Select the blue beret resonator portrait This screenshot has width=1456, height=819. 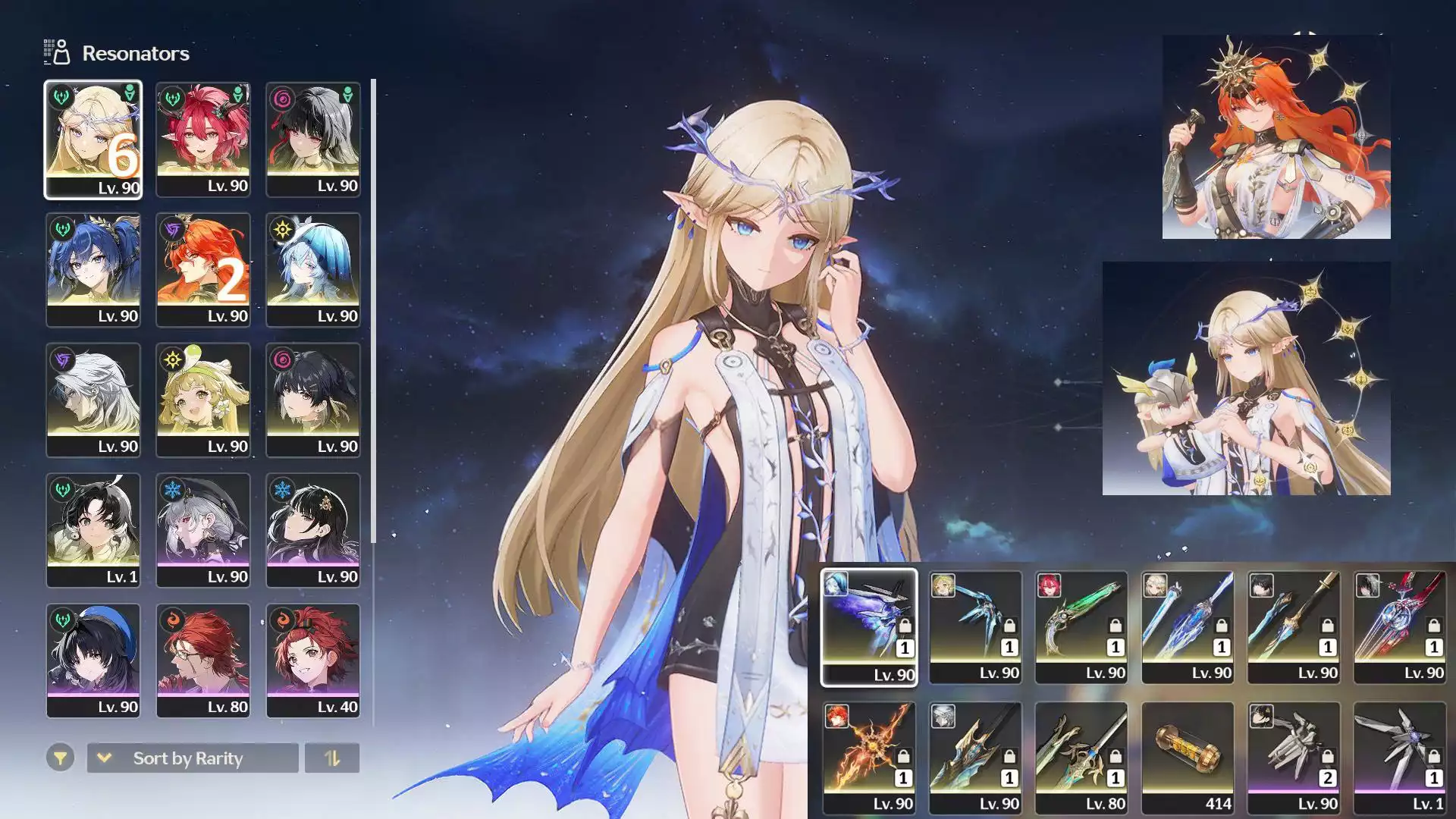pos(93,661)
